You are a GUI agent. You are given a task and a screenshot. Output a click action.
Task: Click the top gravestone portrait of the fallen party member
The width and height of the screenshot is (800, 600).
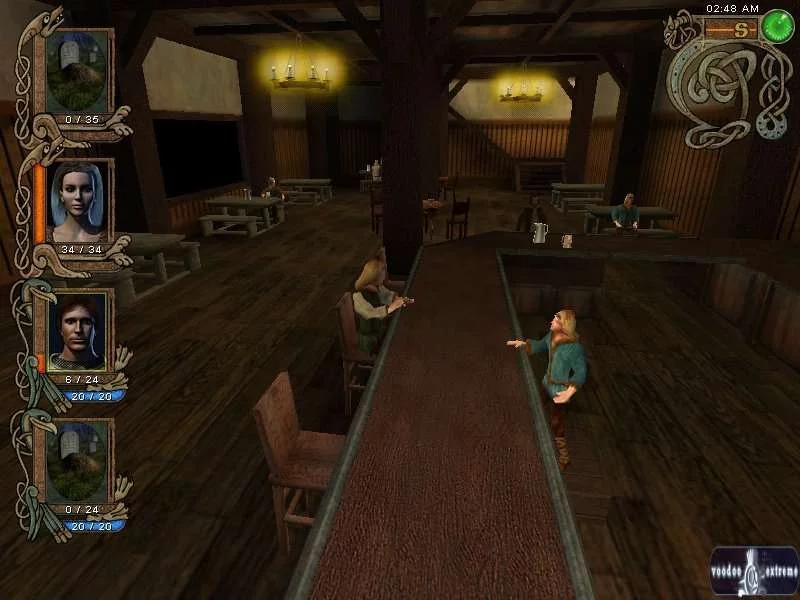click(x=79, y=70)
